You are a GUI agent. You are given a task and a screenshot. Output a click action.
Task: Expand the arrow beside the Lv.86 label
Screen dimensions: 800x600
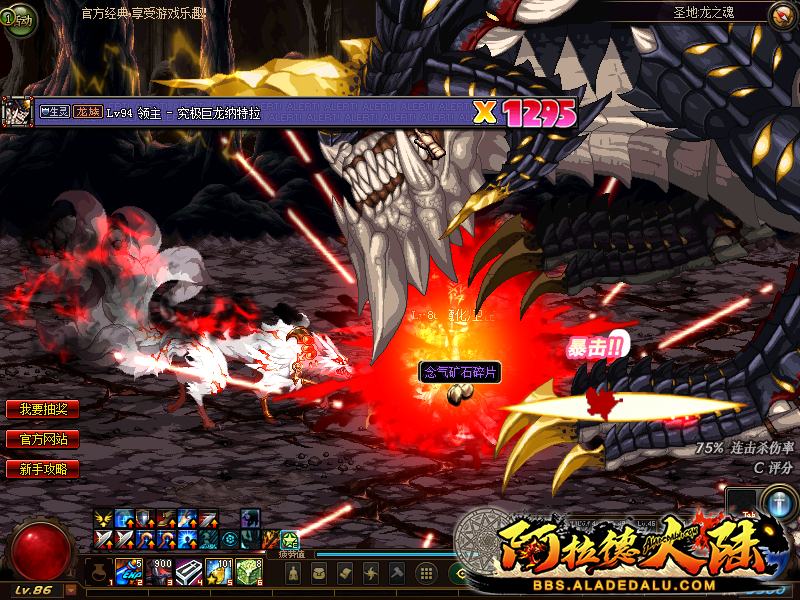tap(70, 589)
